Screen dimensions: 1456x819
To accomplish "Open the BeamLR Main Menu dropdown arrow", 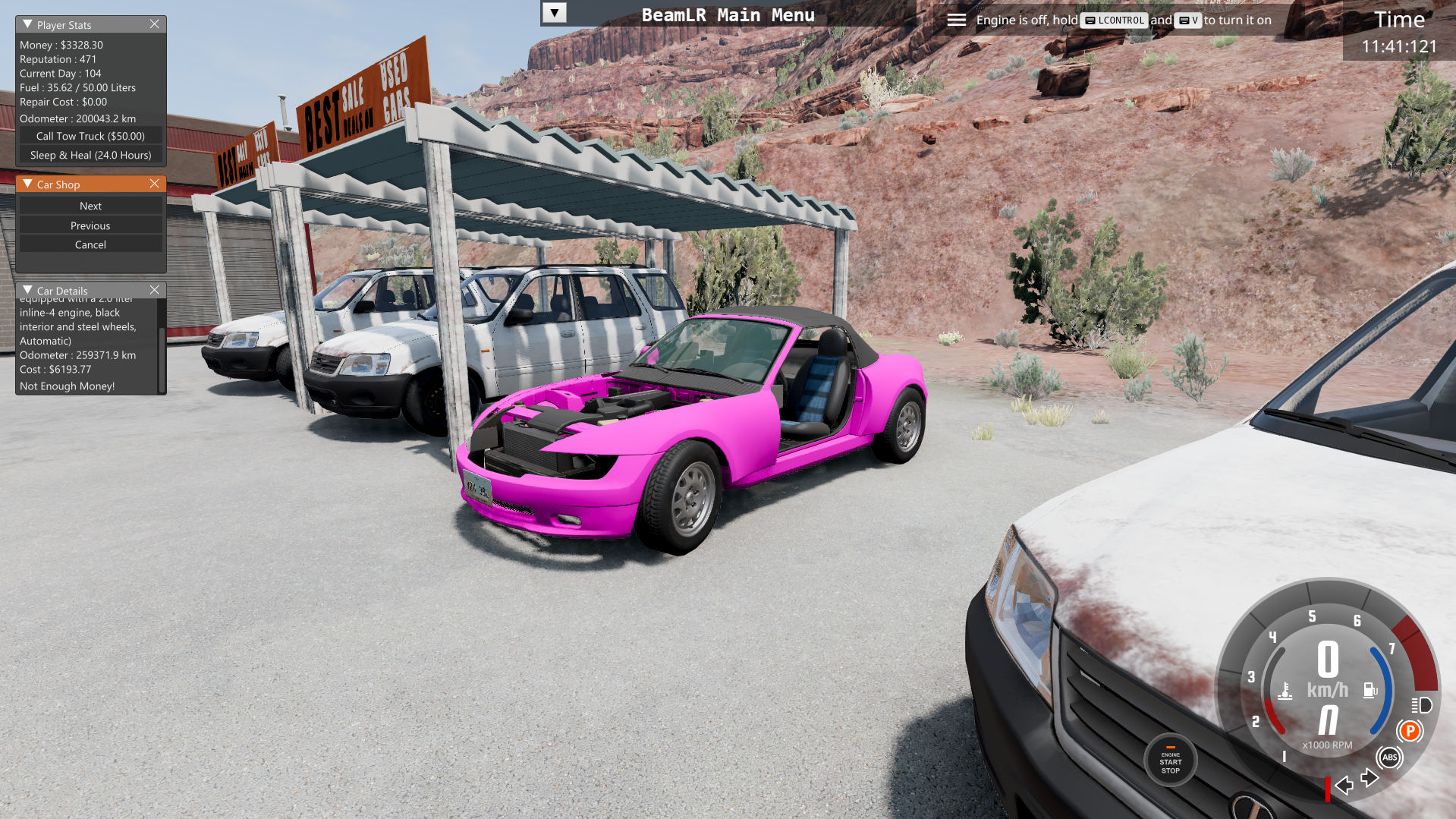I will [x=554, y=13].
